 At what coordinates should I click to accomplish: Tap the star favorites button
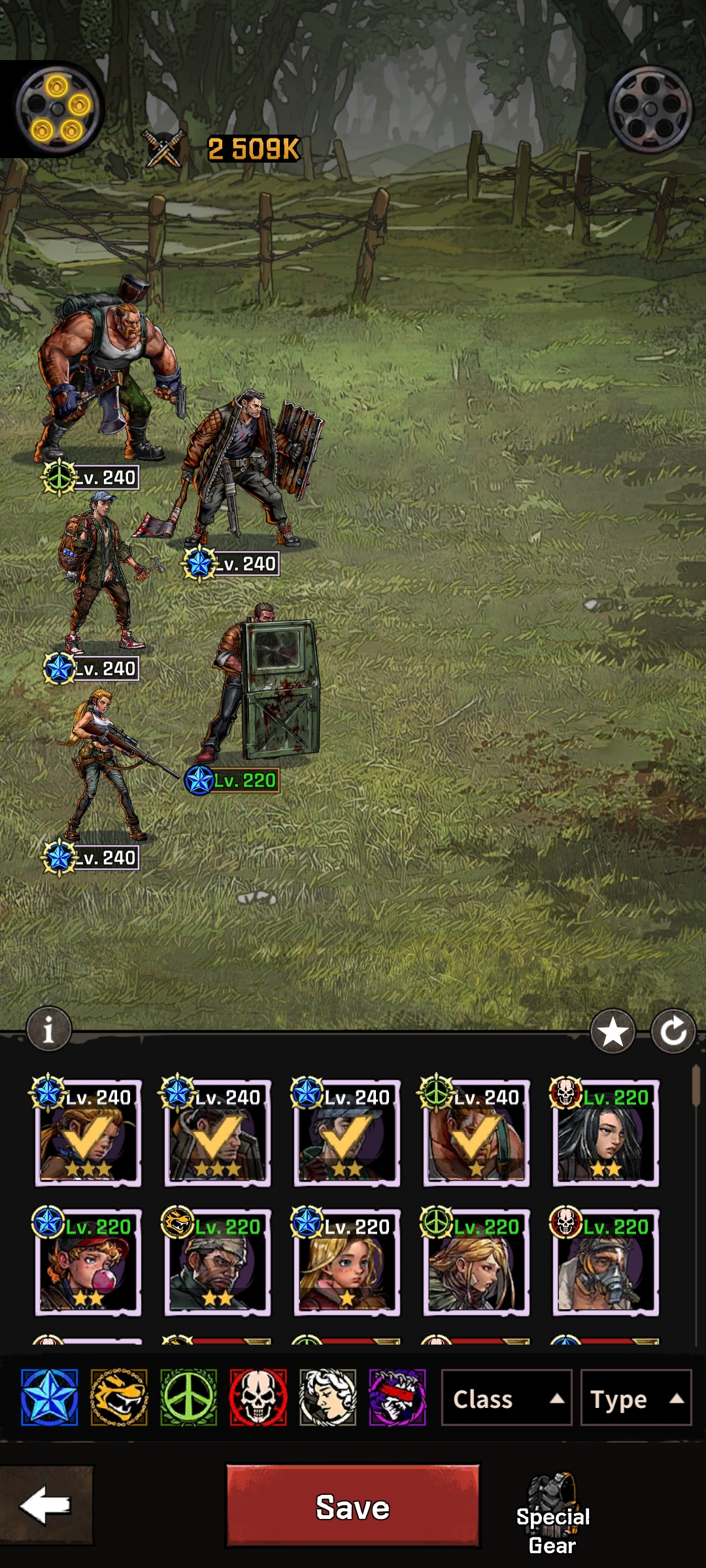tap(613, 1032)
